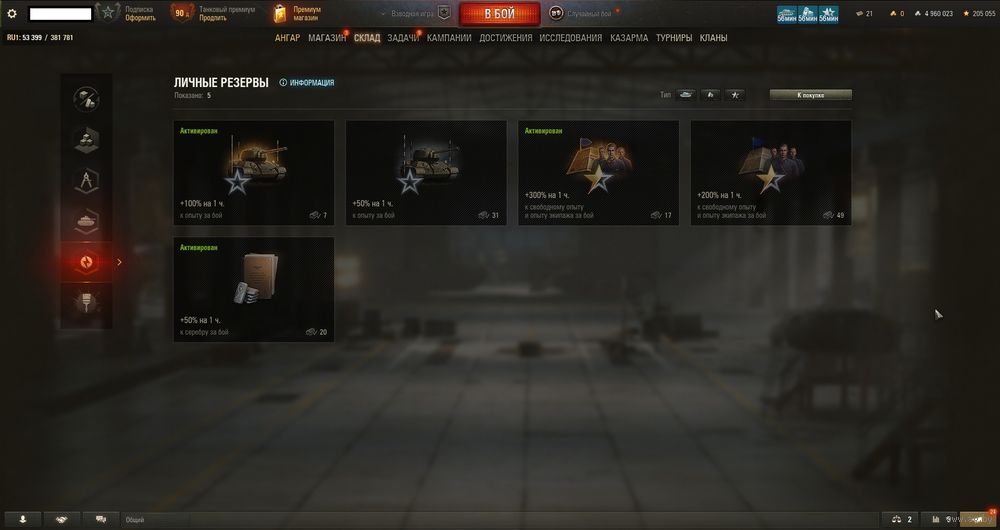Open the КАЗАРМА tab
Viewport: 1000px width, 530px height.
pyautogui.click(x=629, y=38)
